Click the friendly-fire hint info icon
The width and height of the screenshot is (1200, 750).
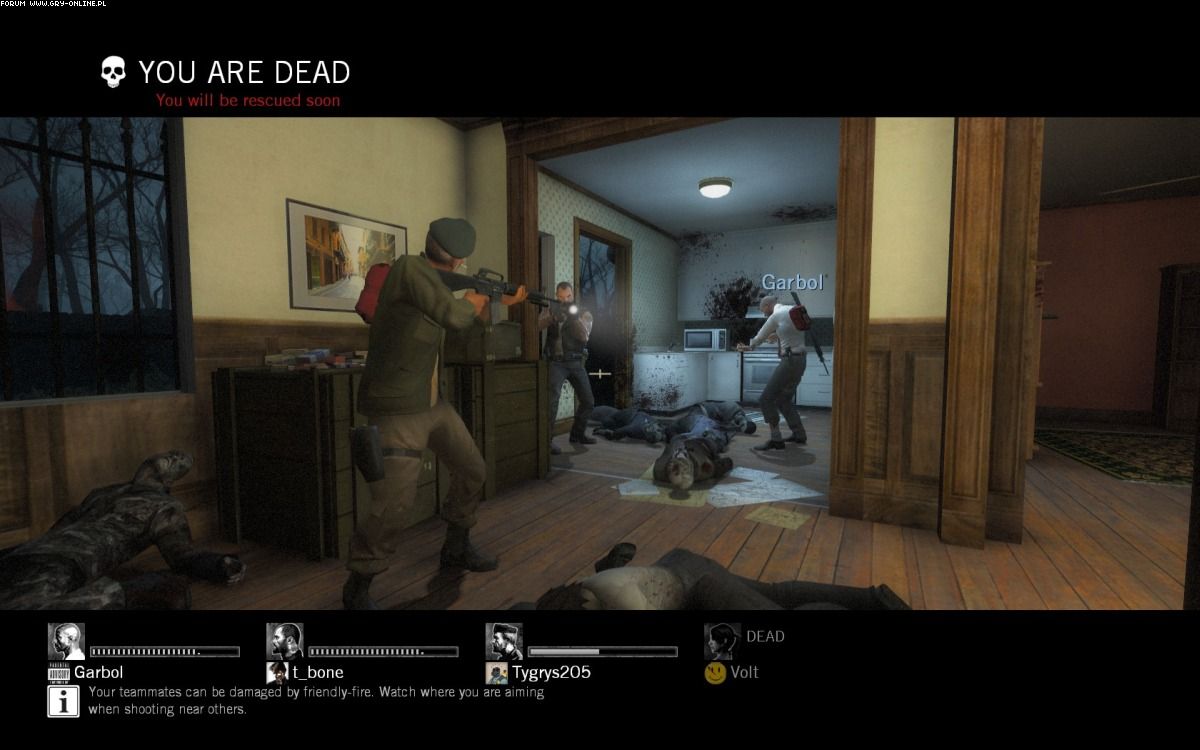64,701
